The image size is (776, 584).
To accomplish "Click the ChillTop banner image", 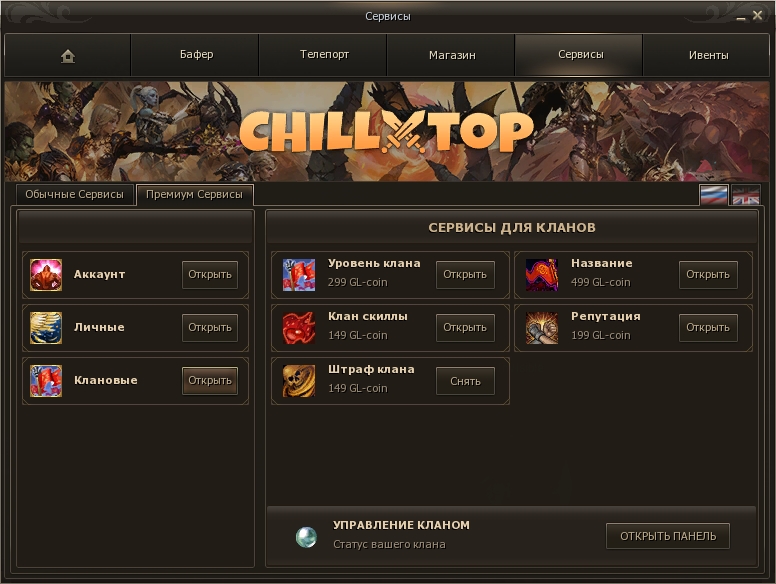I will (388, 131).
